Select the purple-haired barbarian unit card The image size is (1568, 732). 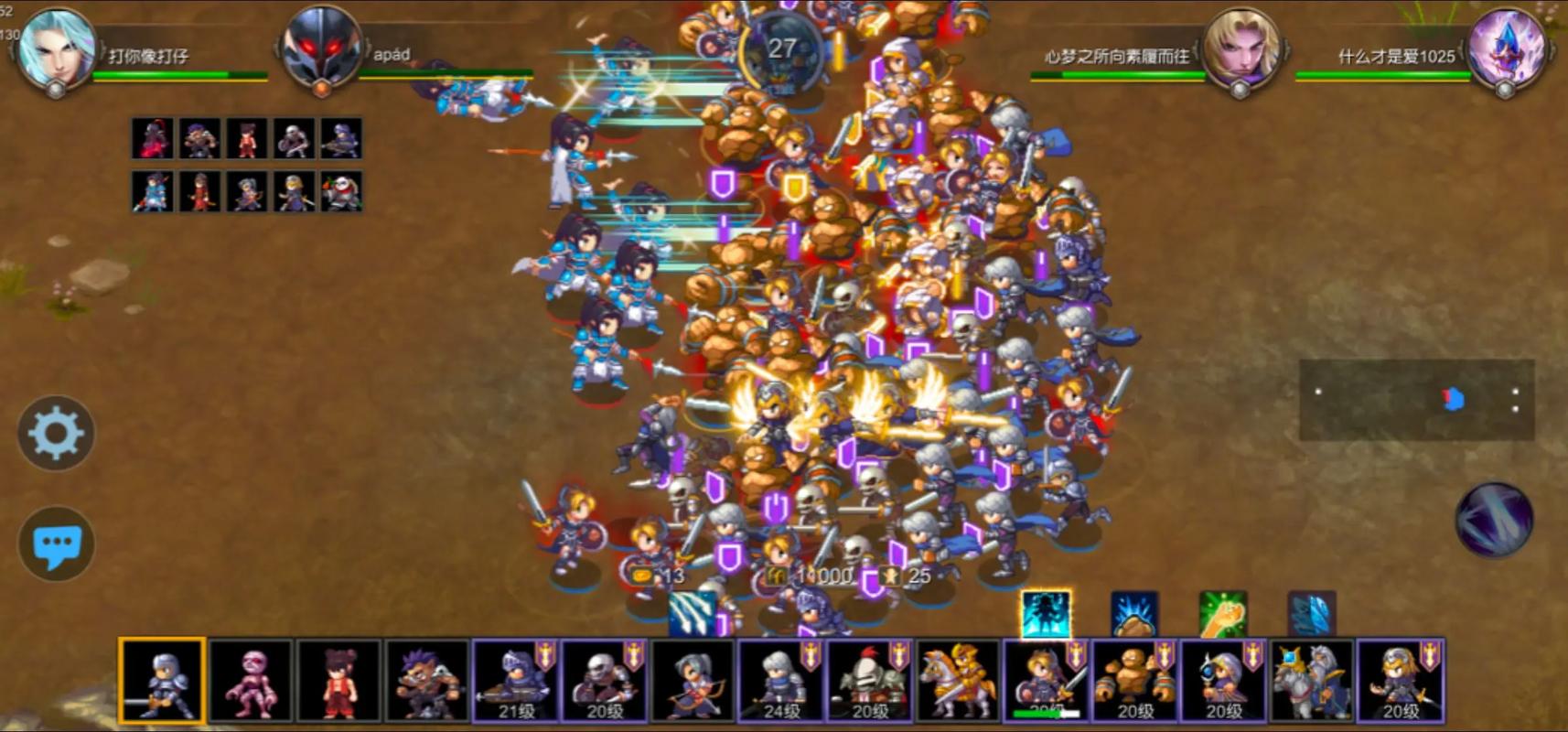[426, 682]
